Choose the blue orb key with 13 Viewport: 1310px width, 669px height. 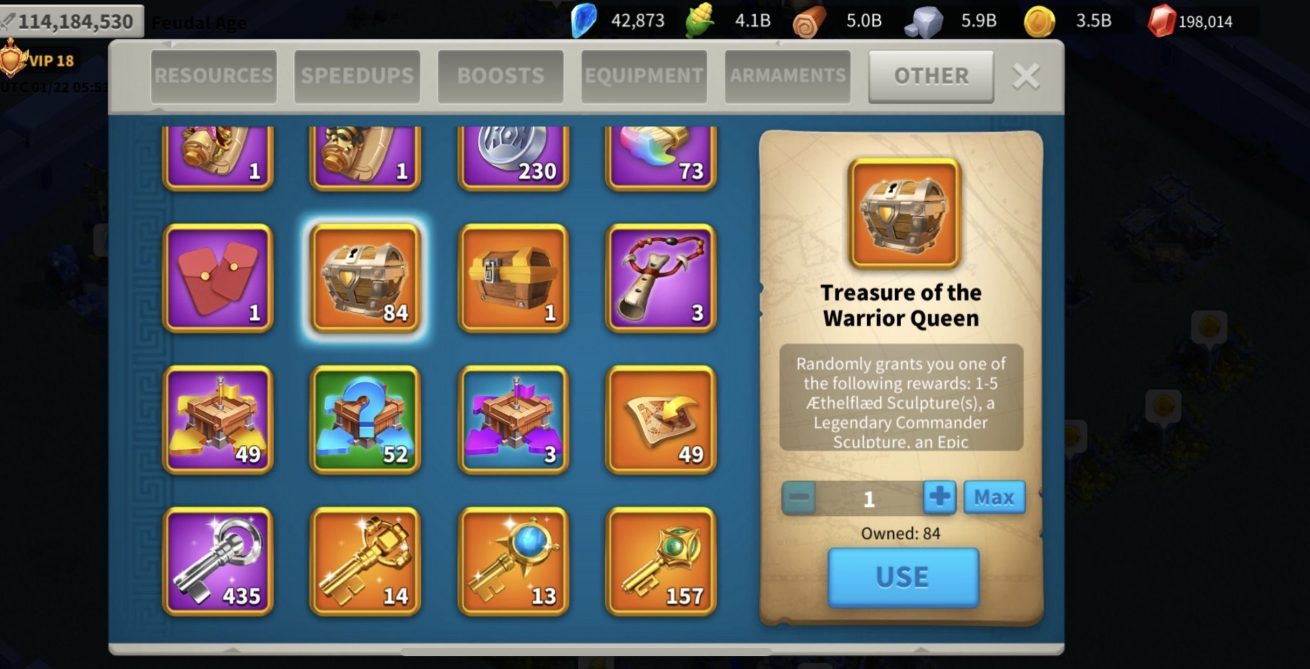pos(513,561)
